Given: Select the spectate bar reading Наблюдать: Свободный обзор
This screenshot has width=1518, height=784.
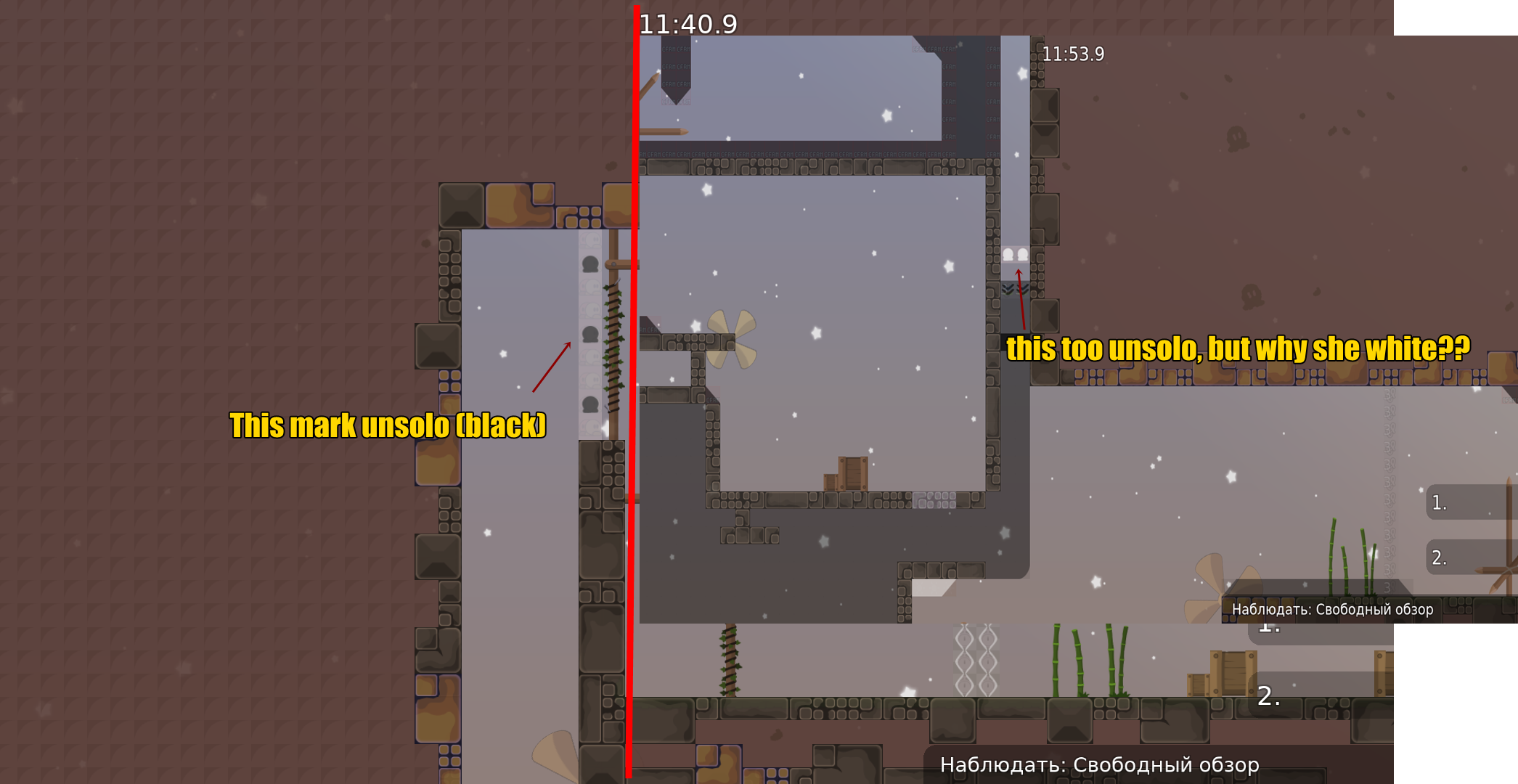Looking at the screenshot, I should pos(1100,764).
